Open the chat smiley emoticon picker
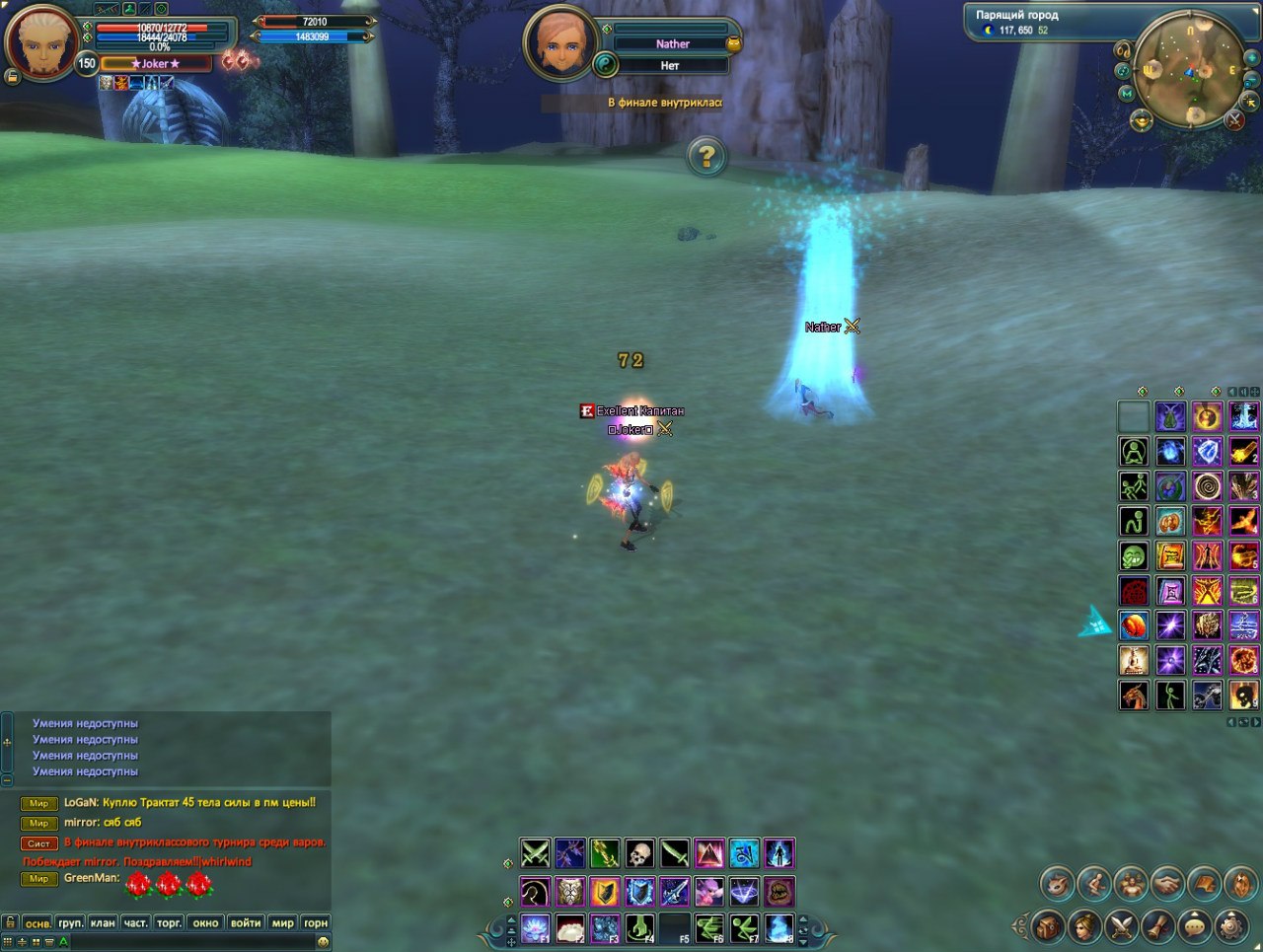The width and height of the screenshot is (1263, 952). point(323,942)
